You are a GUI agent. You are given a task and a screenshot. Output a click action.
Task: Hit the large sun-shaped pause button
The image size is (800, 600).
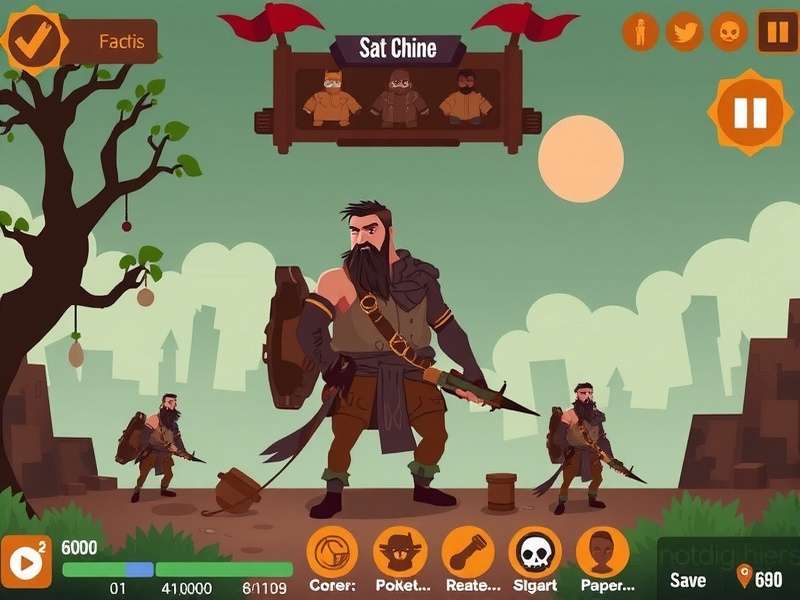pyautogui.click(x=750, y=112)
